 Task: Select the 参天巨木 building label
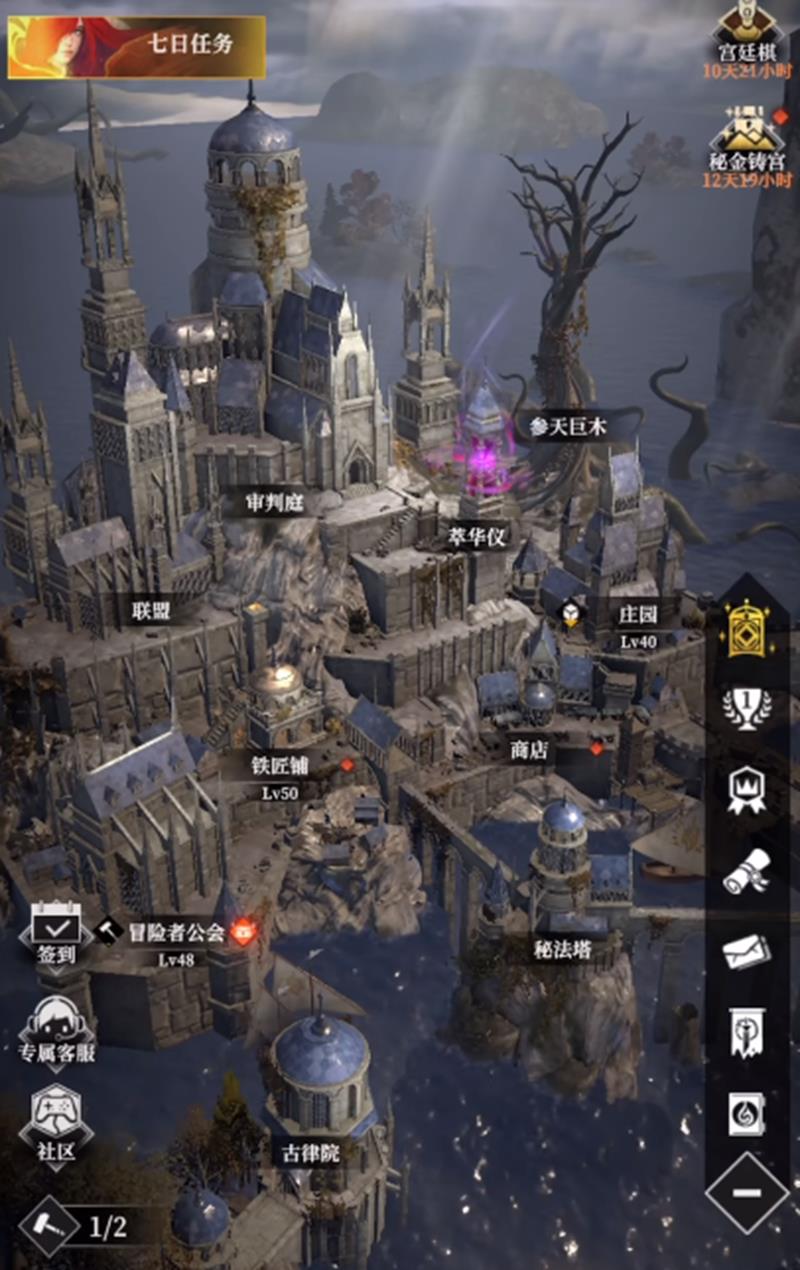click(x=568, y=427)
